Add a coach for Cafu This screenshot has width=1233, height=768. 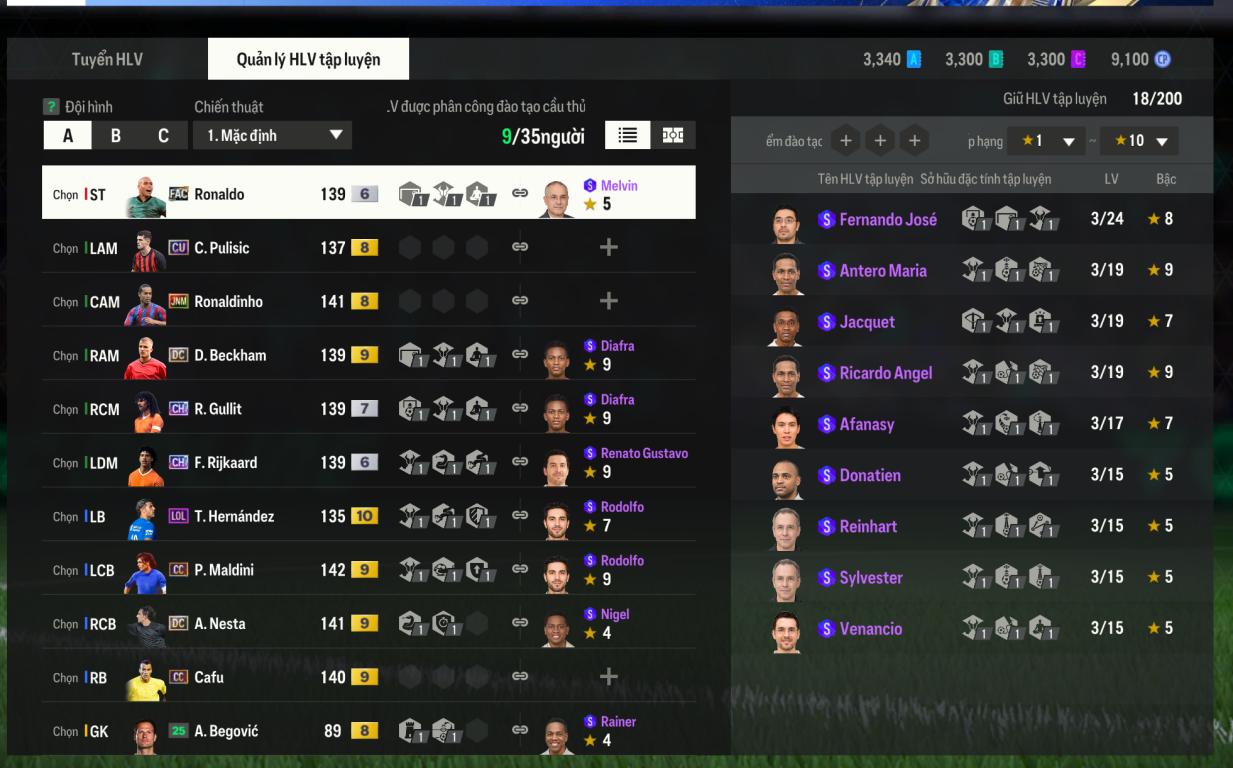[608, 677]
